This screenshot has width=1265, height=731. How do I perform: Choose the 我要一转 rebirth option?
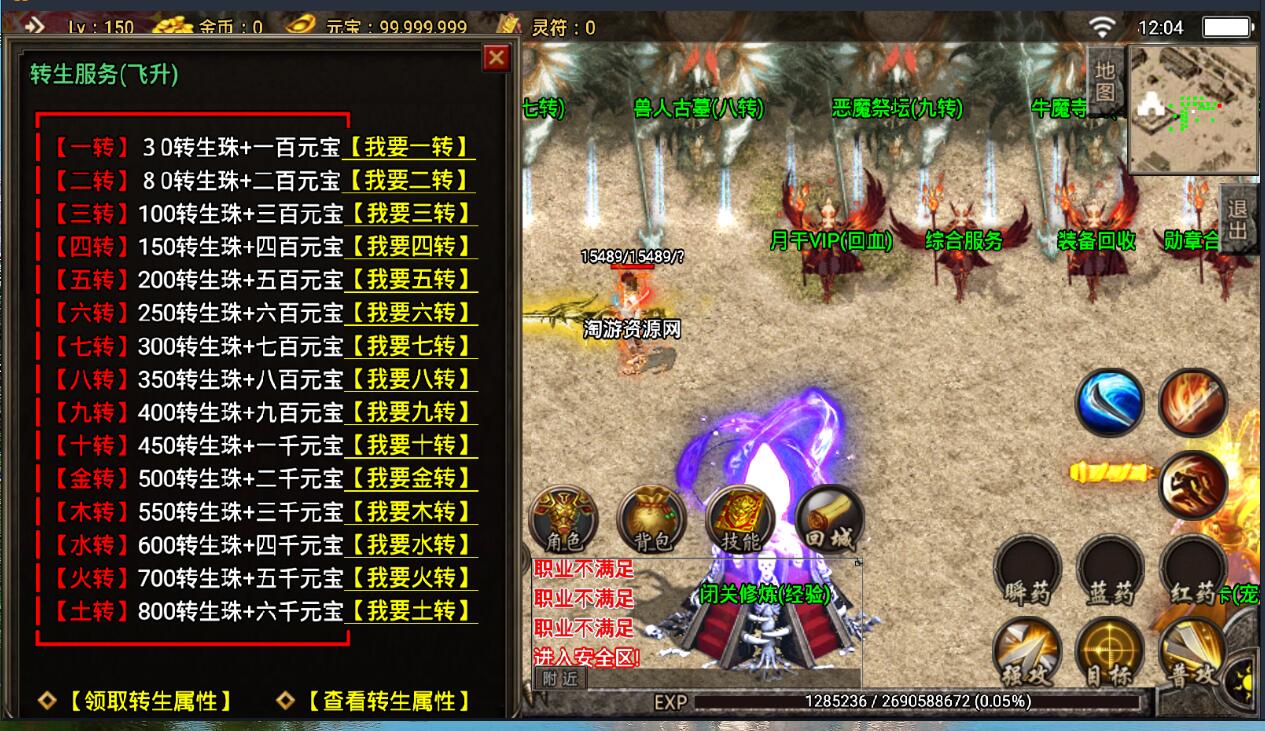coord(410,147)
